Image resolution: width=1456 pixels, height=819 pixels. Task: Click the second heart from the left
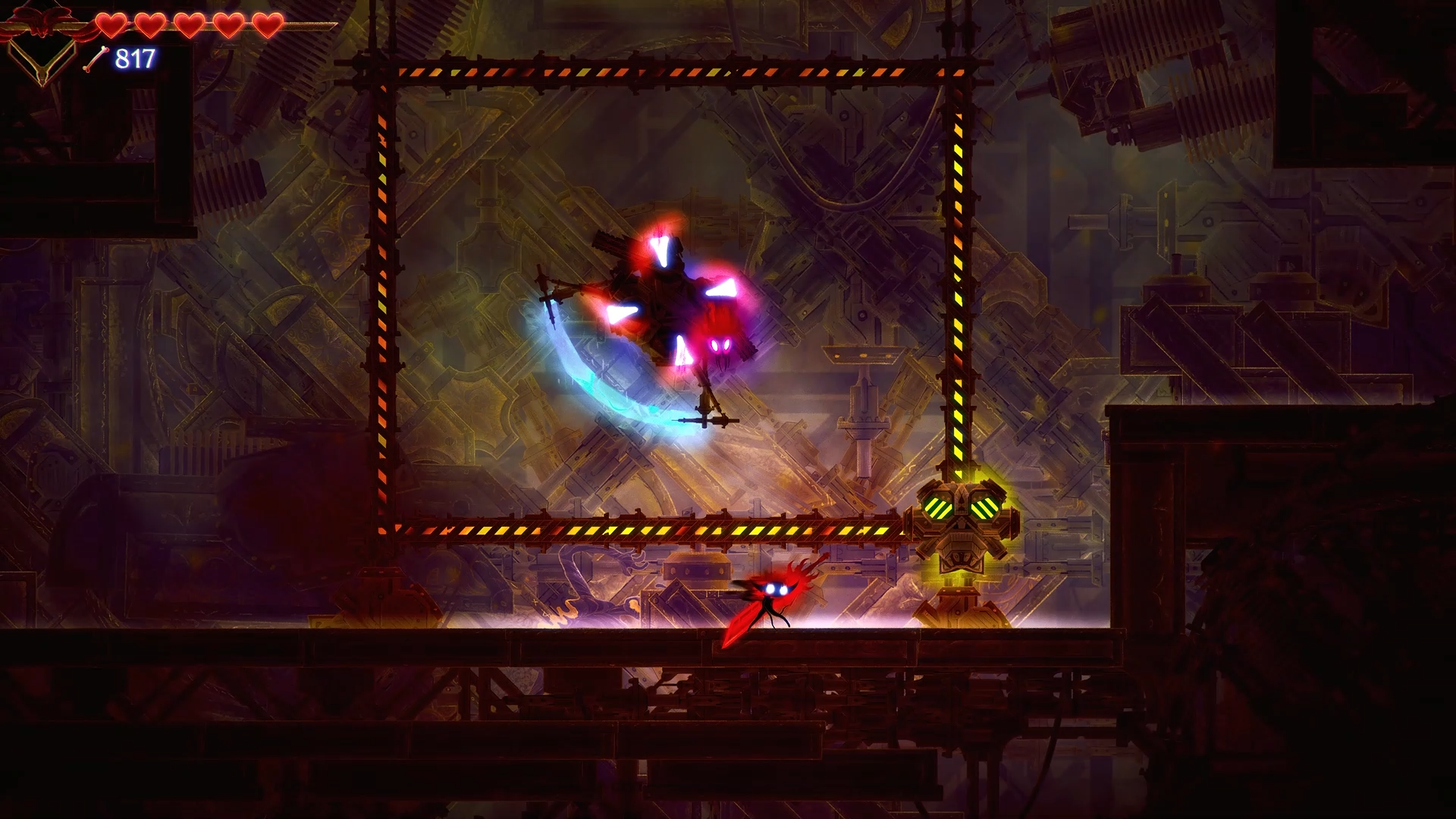[x=149, y=25]
